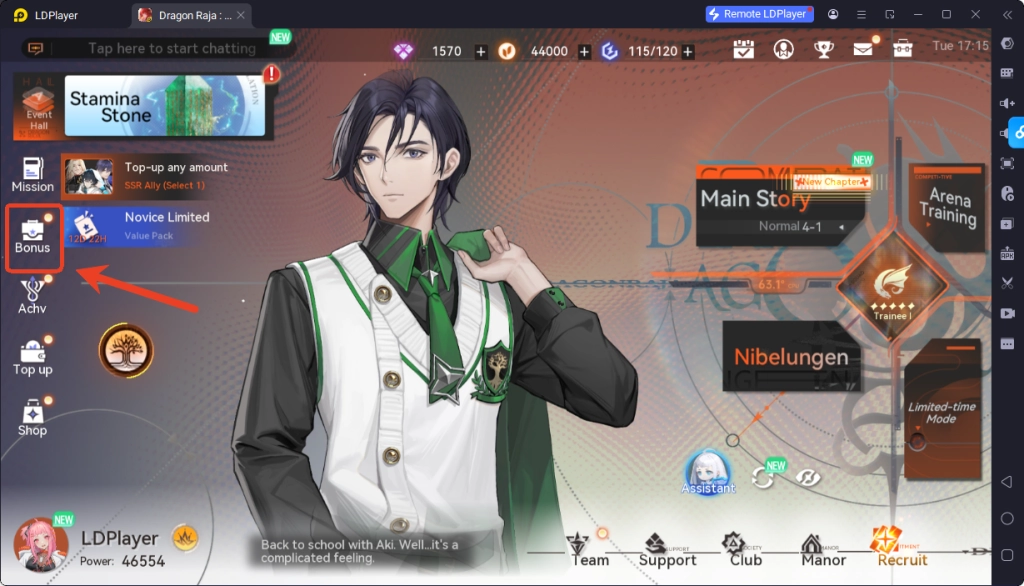The image size is (1024, 586).
Task: Open the Shop
Action: (33, 418)
